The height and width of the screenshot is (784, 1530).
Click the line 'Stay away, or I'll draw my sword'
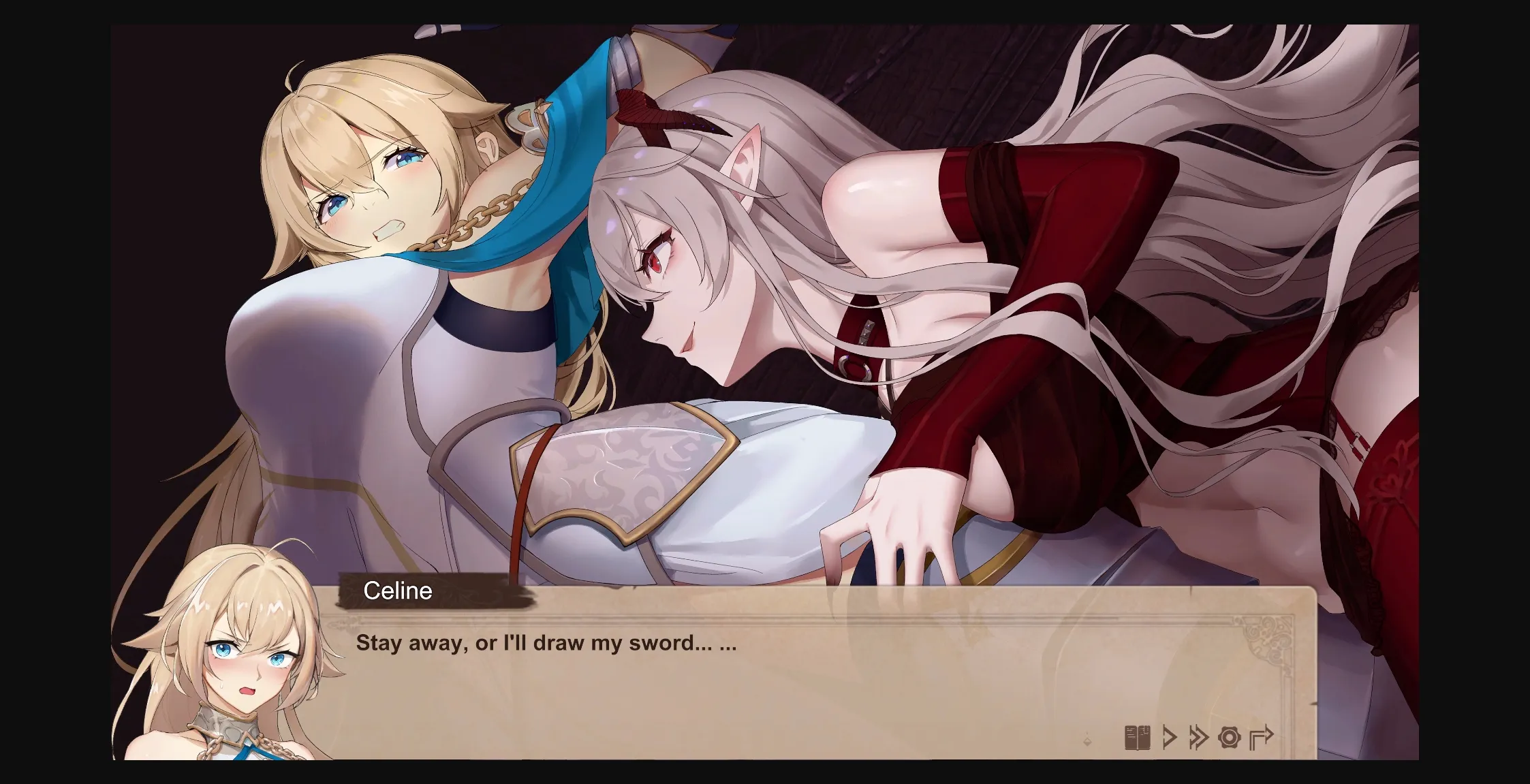tap(546, 642)
